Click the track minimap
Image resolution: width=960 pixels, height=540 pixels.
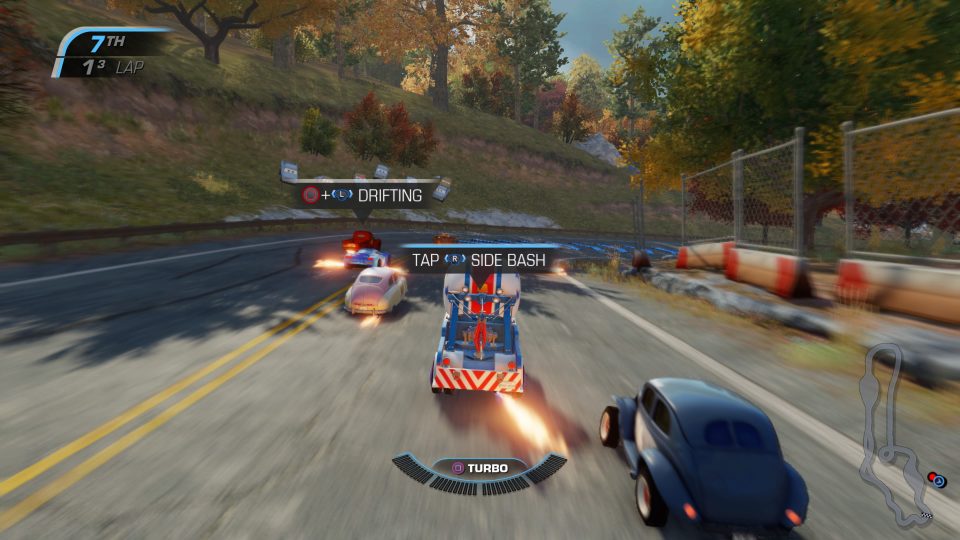pyautogui.click(x=899, y=434)
